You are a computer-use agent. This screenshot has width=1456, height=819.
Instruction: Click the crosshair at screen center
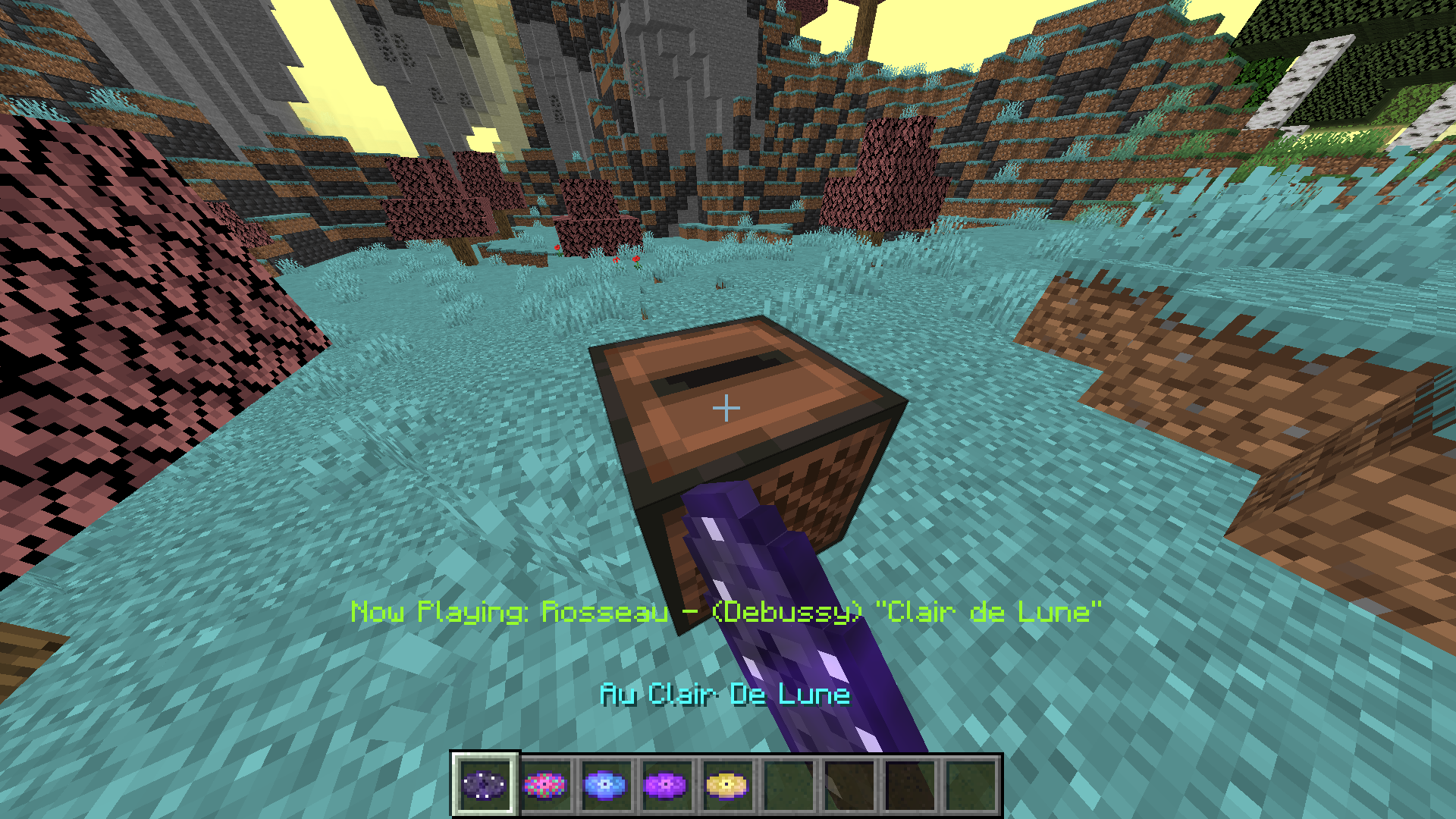(x=726, y=407)
